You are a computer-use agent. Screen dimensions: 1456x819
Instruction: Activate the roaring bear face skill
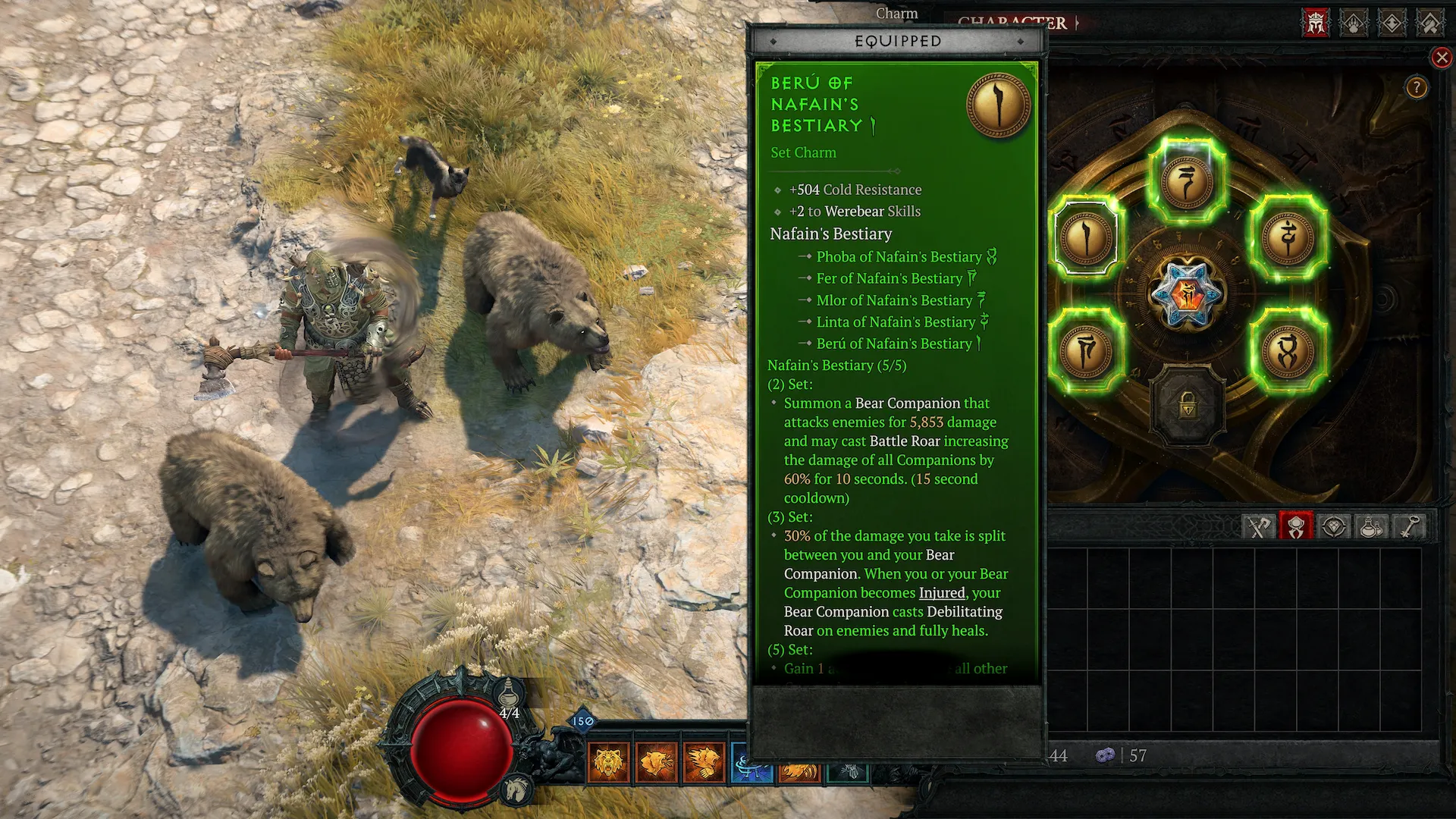(x=608, y=761)
